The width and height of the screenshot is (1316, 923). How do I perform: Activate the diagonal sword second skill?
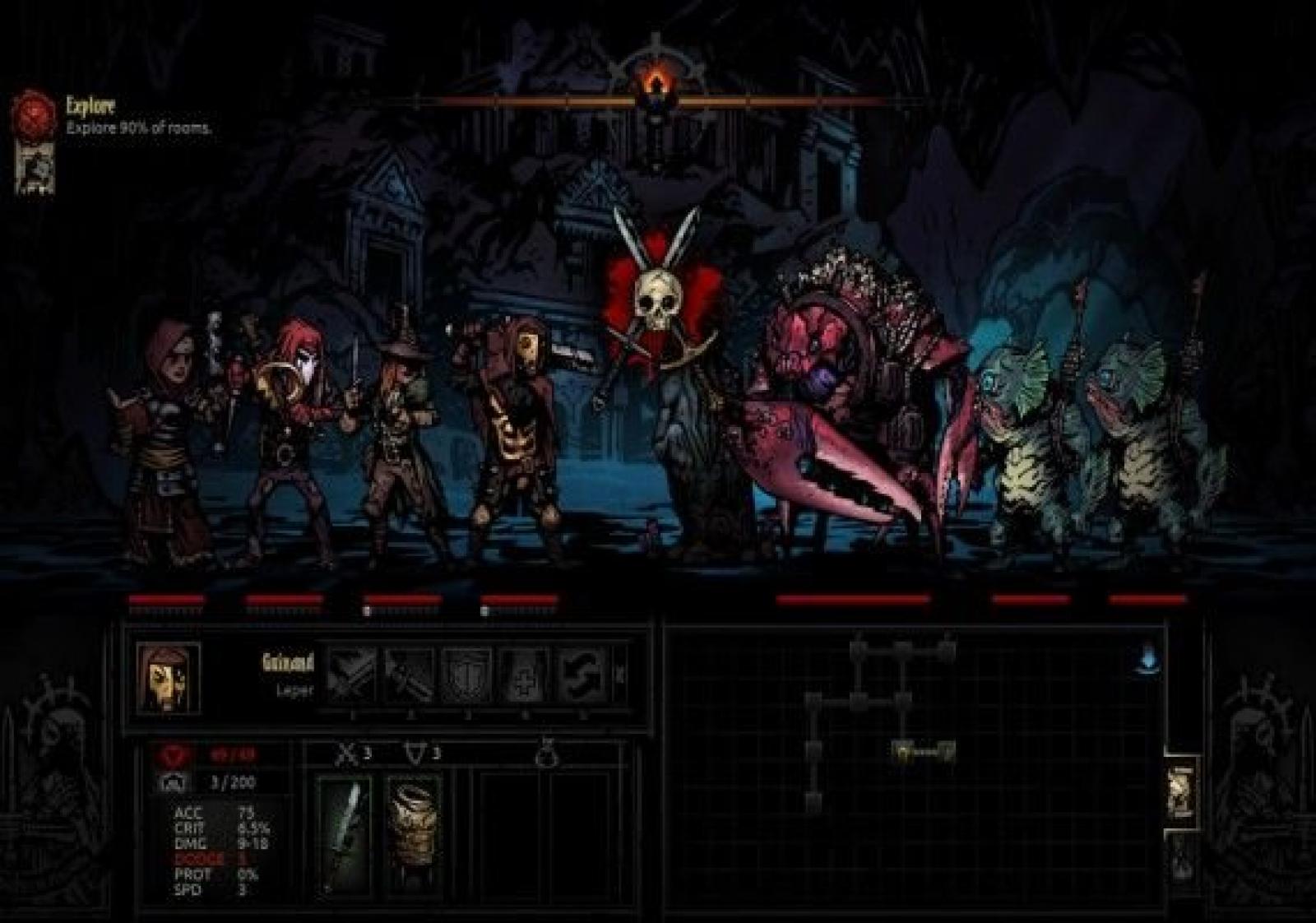(x=410, y=674)
